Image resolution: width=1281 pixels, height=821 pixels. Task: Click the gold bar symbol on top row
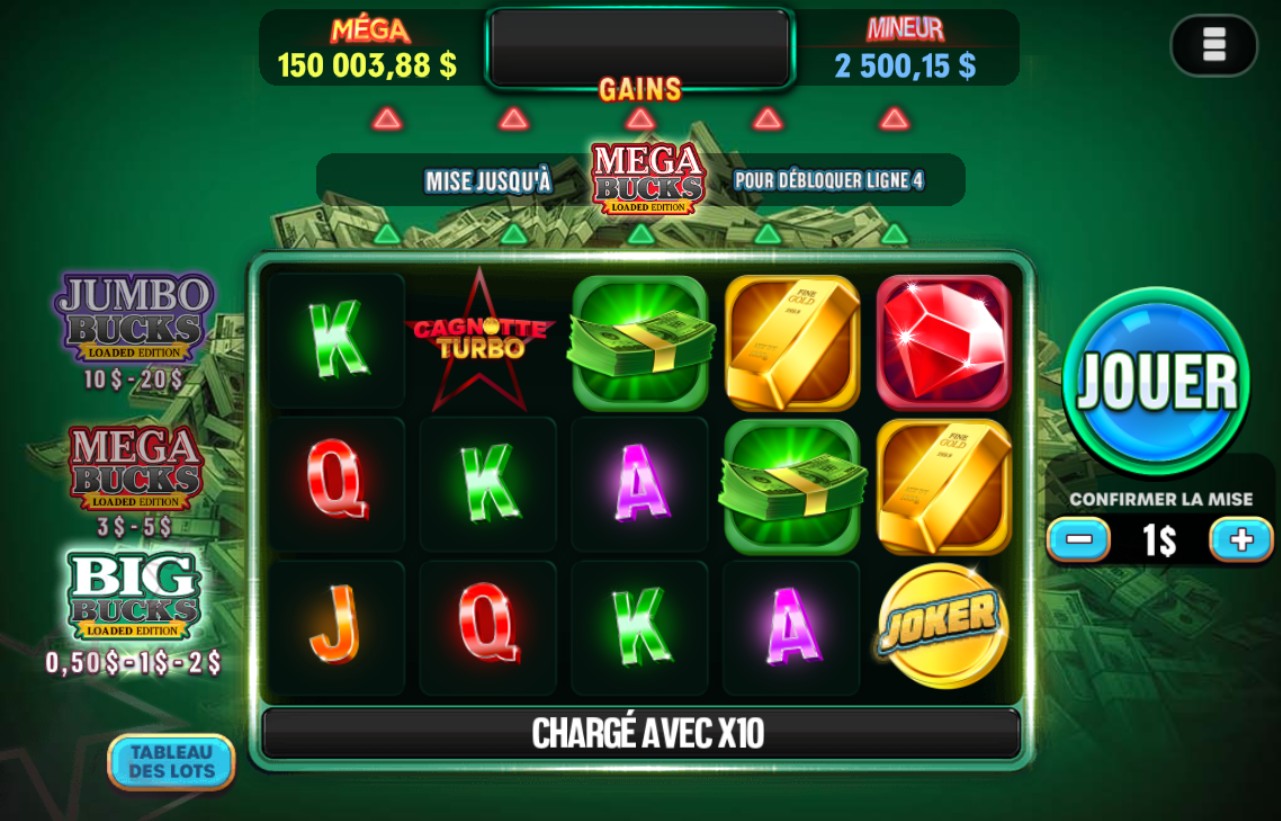(x=791, y=341)
